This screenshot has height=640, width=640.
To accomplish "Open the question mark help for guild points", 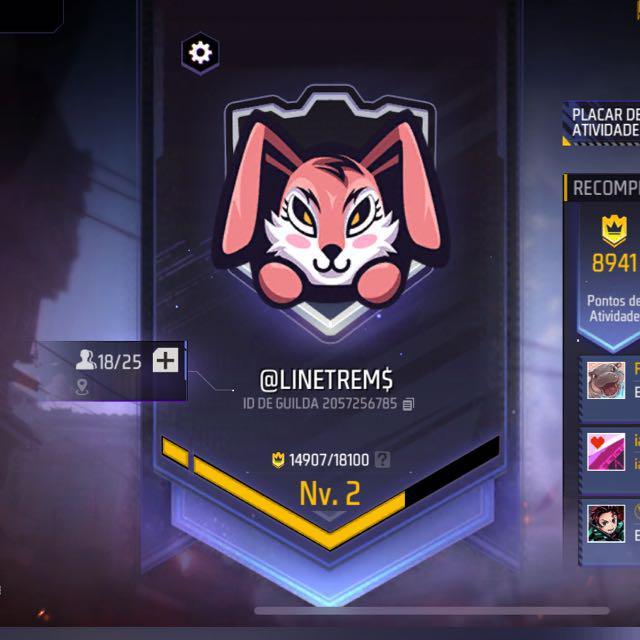I will pos(382,460).
